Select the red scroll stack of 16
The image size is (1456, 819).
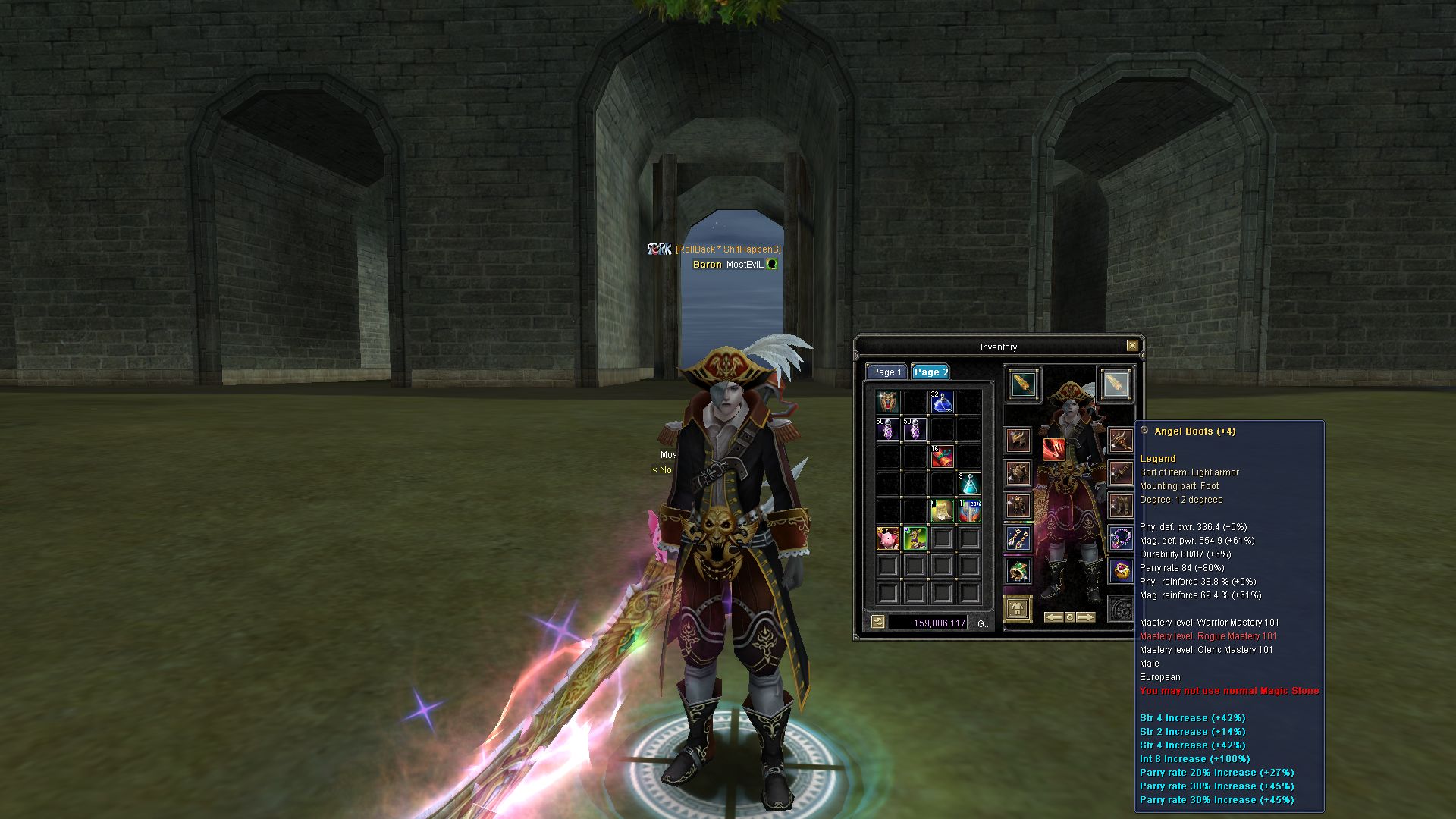tap(942, 457)
